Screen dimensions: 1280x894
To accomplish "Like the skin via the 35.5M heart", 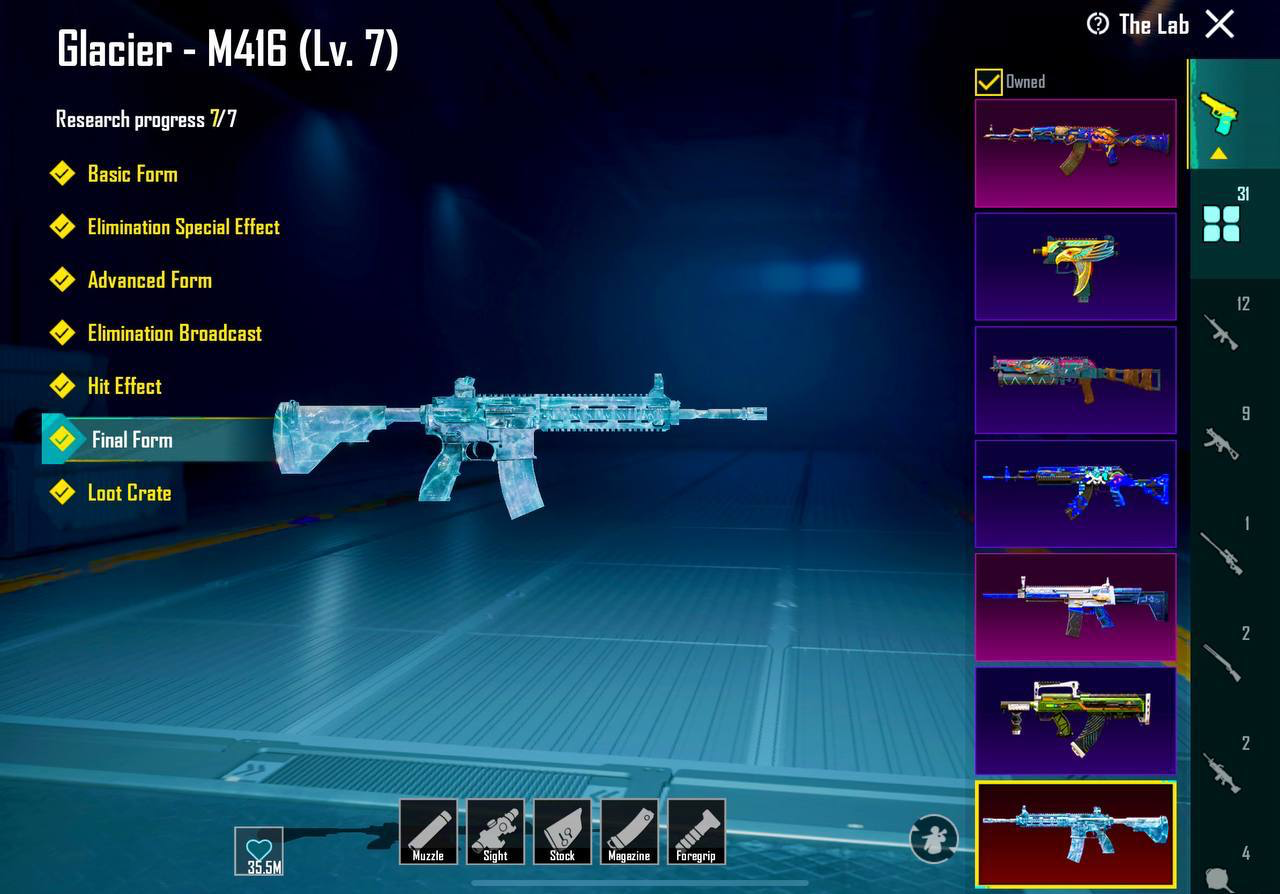I will pyautogui.click(x=259, y=851).
